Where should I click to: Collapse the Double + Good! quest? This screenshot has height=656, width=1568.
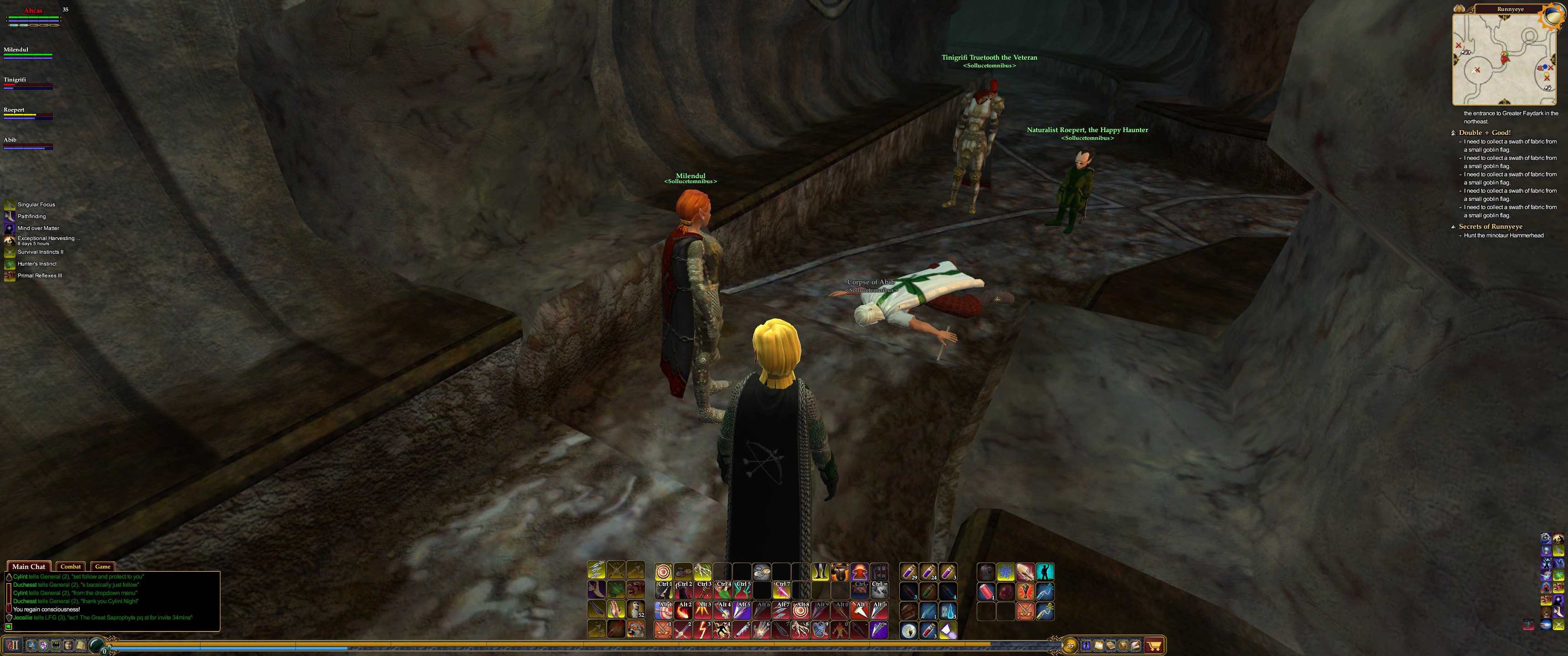(1453, 133)
